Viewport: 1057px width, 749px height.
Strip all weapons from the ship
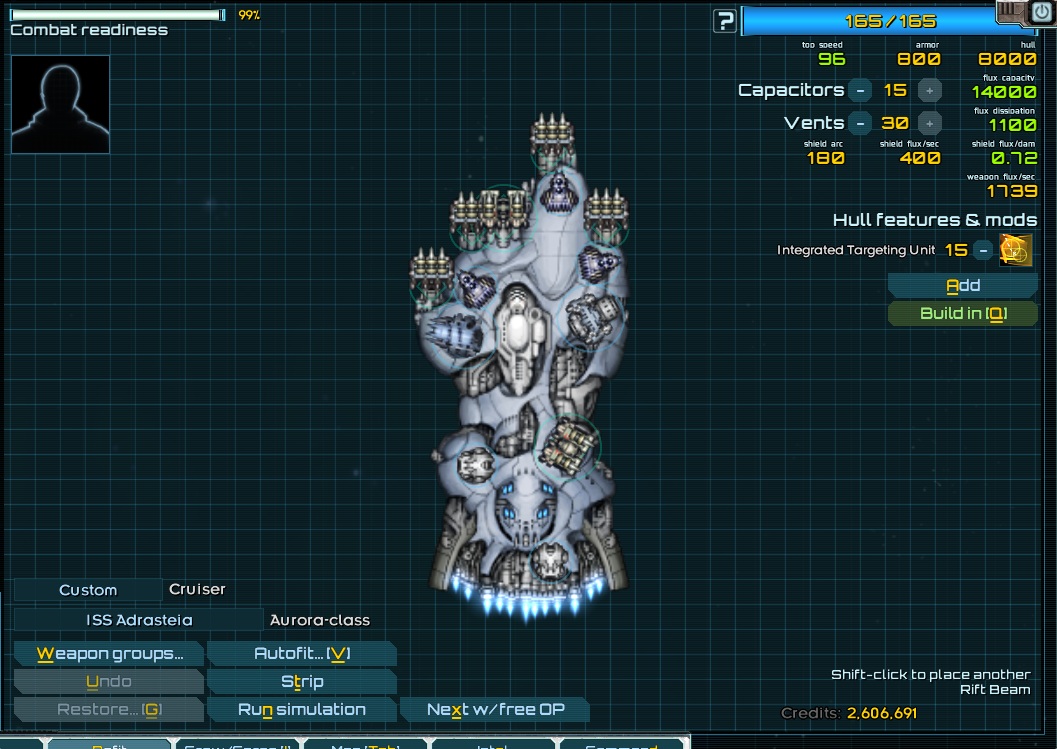point(301,682)
